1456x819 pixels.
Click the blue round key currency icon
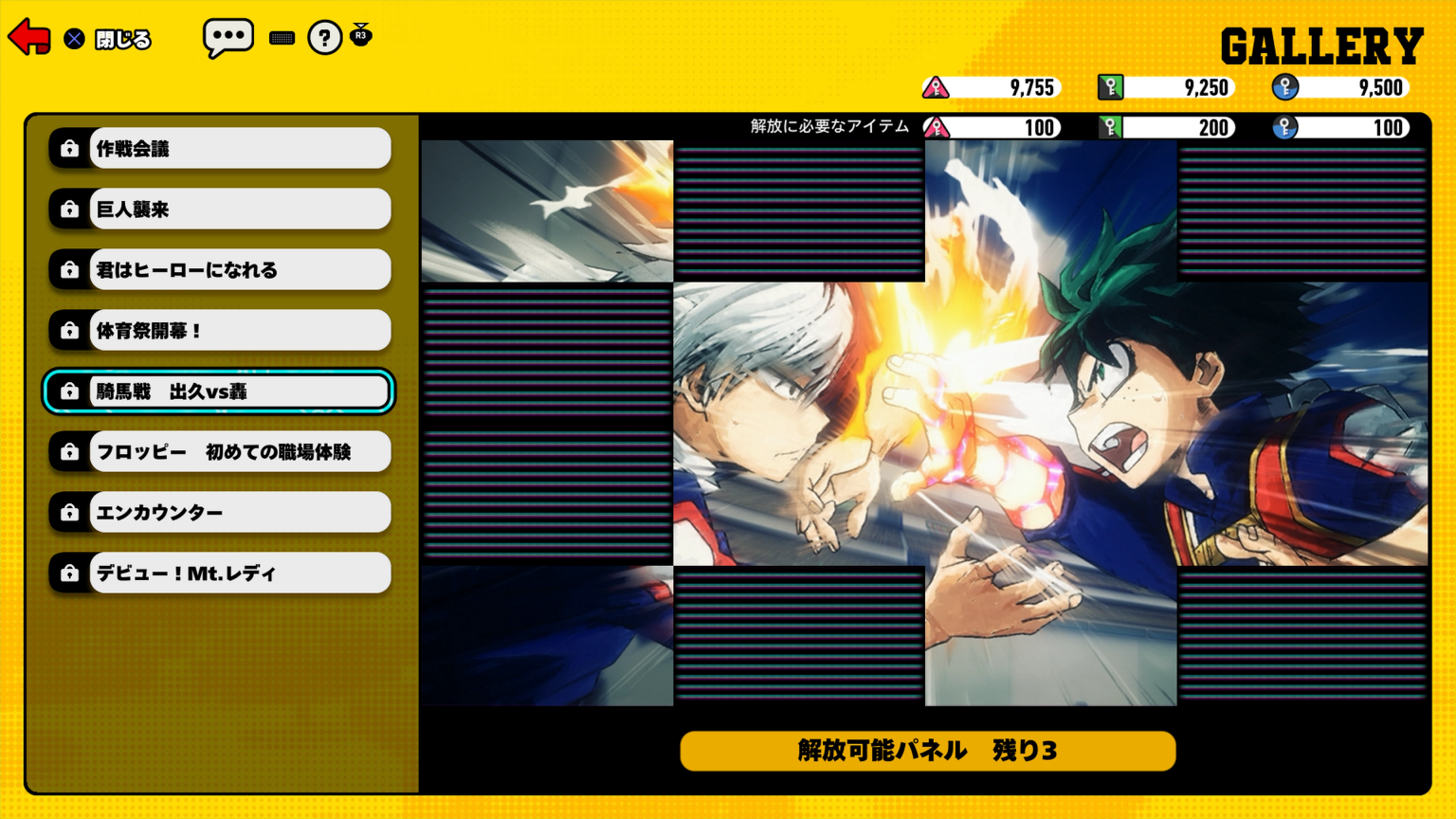1285,86
